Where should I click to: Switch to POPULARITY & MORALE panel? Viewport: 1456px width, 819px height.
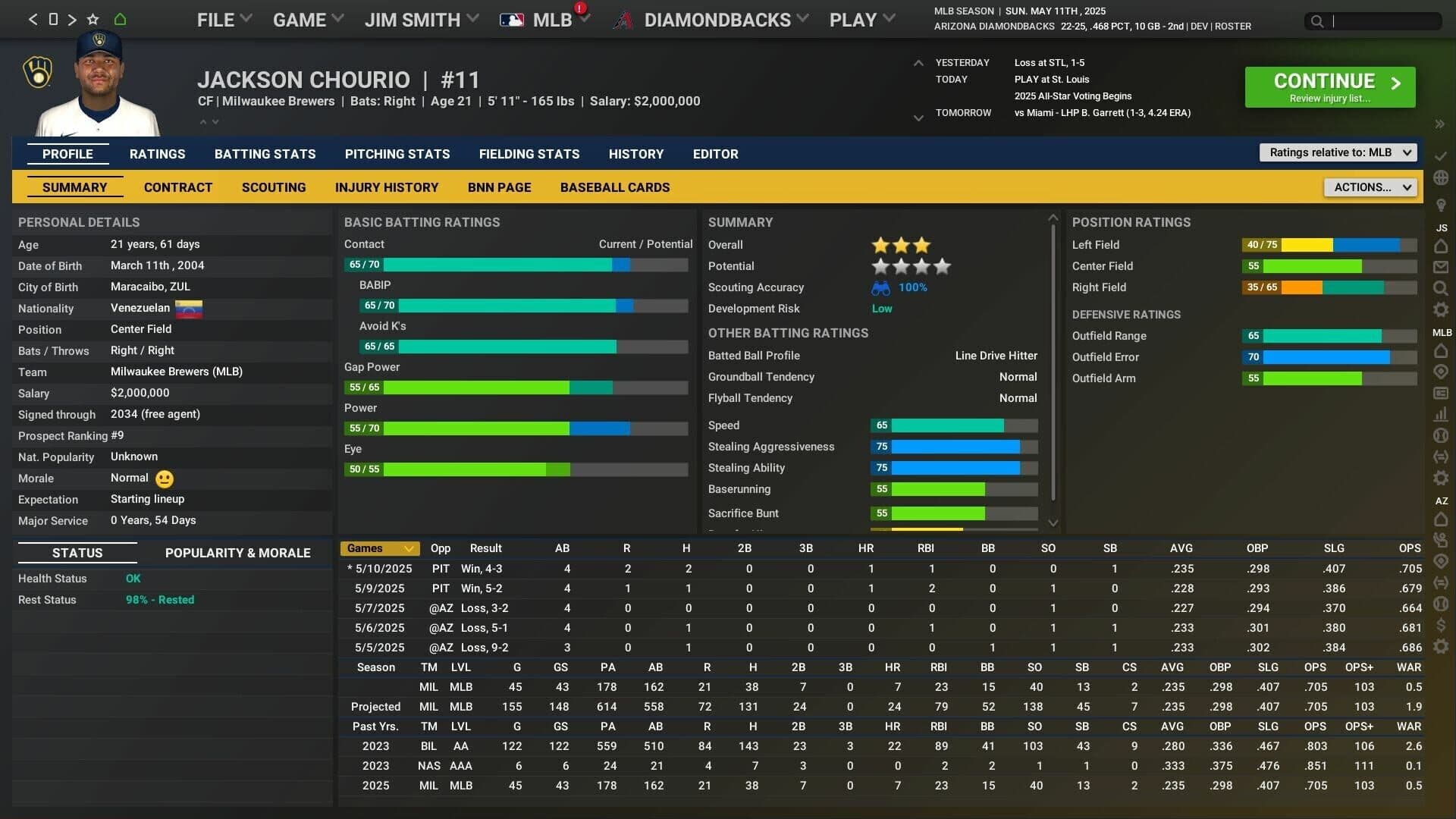(237, 553)
